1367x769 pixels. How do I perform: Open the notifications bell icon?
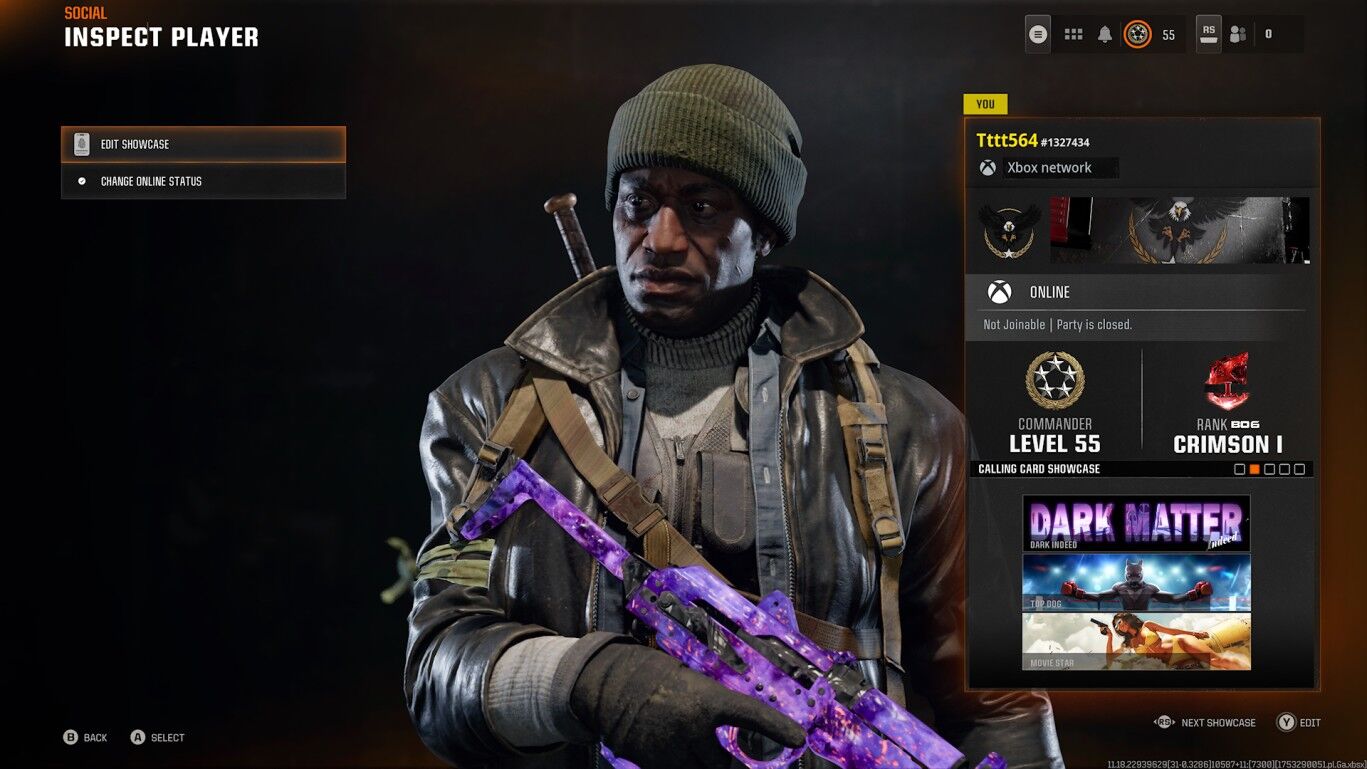1104,33
